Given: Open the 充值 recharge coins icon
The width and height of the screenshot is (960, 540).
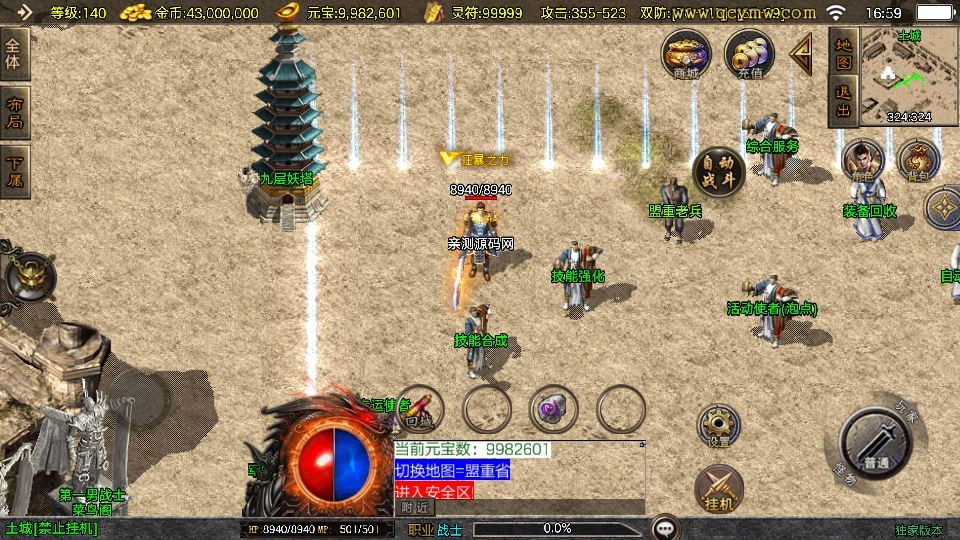Looking at the screenshot, I should click(746, 53).
